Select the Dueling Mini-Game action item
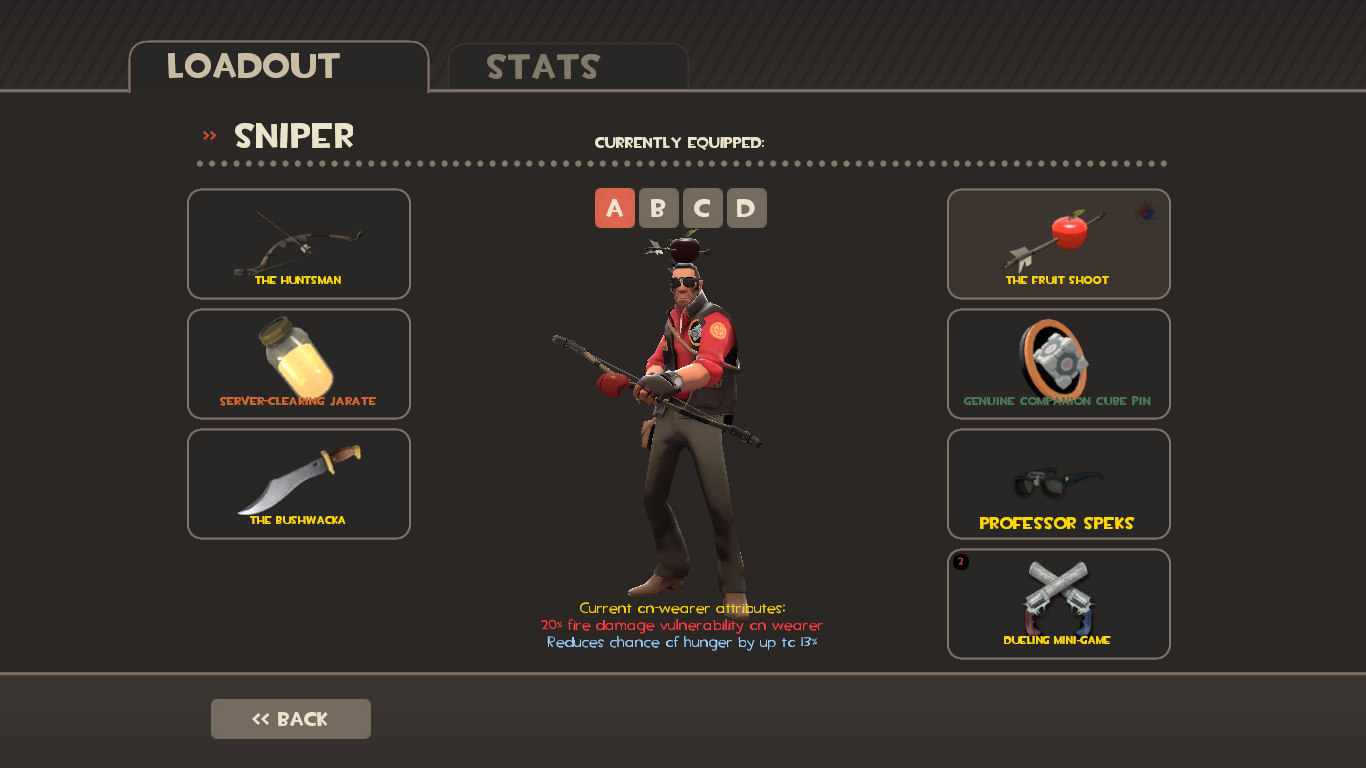The width and height of the screenshot is (1366, 768). (x=1058, y=603)
